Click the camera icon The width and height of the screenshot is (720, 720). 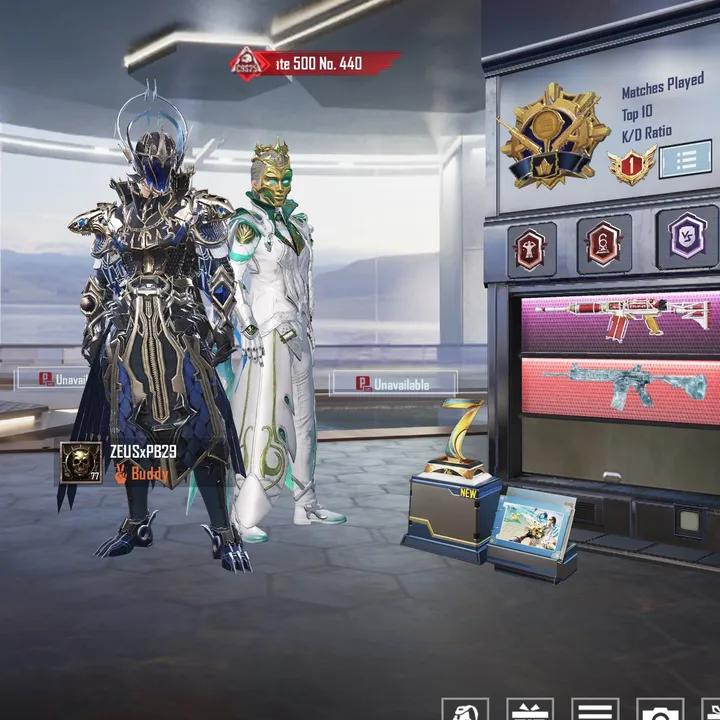coord(659,709)
